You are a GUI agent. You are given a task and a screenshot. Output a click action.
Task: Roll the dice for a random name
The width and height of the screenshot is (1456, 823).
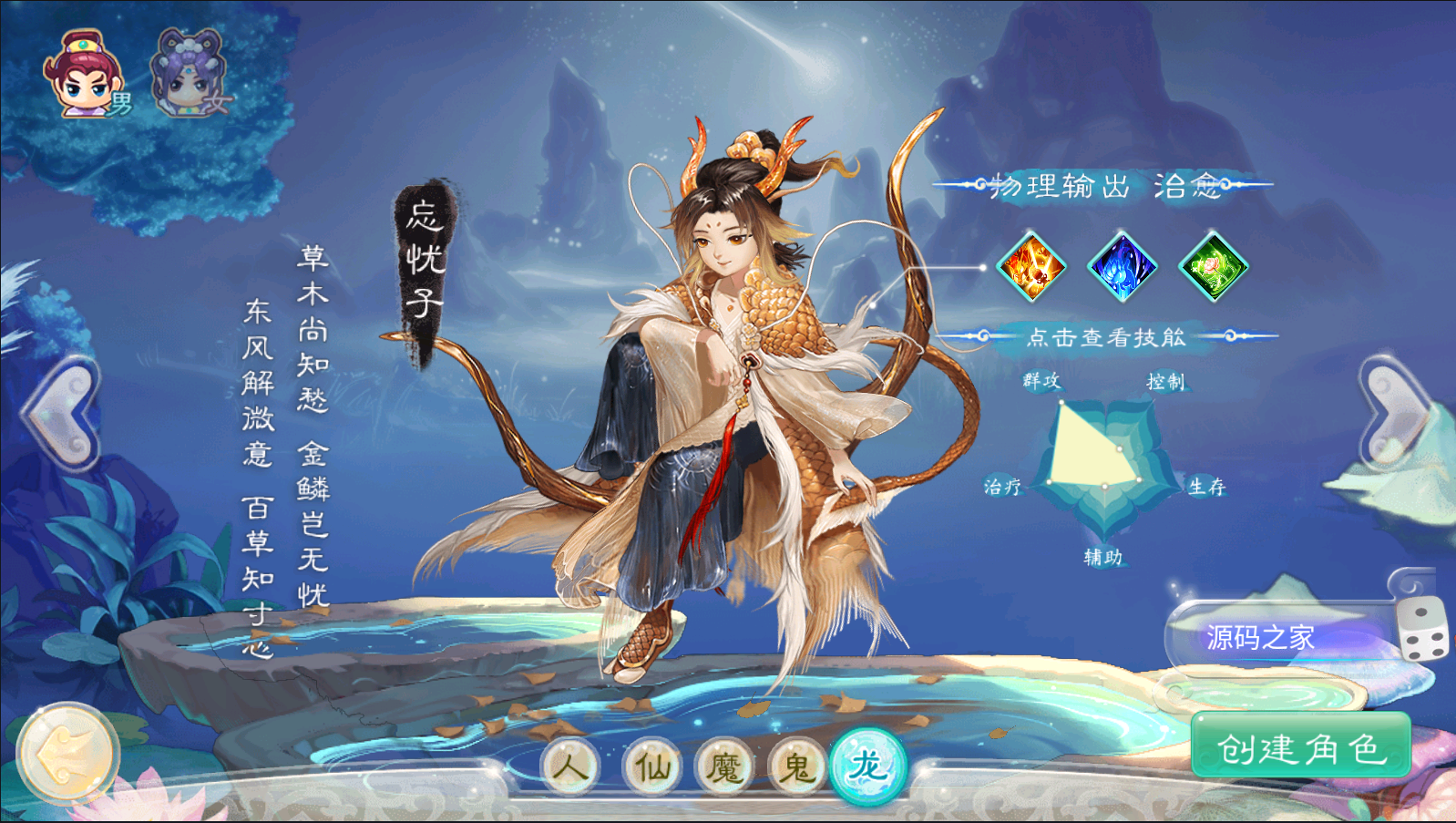click(x=1422, y=629)
